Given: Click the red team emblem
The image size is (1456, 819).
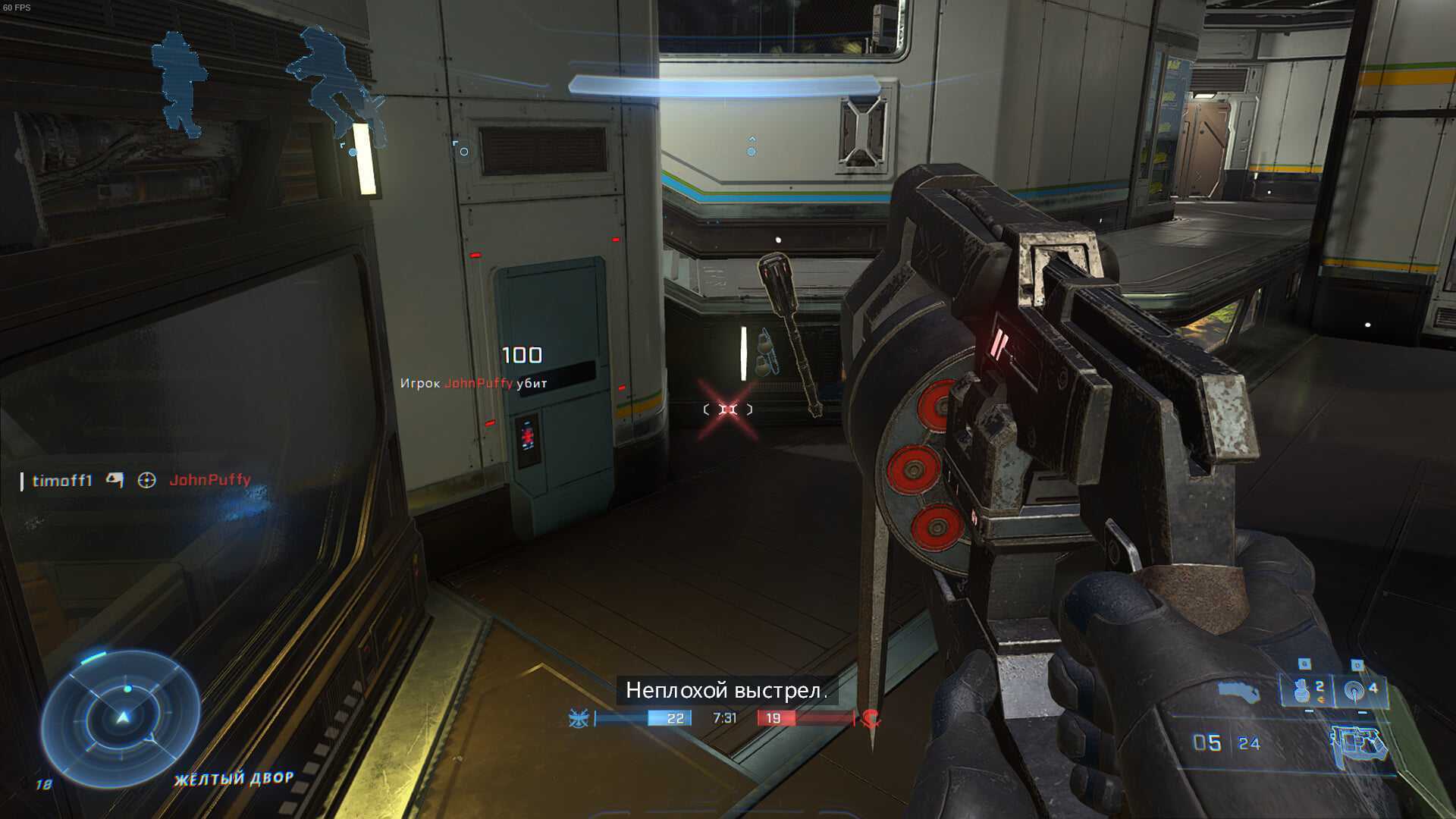Looking at the screenshot, I should (871, 718).
